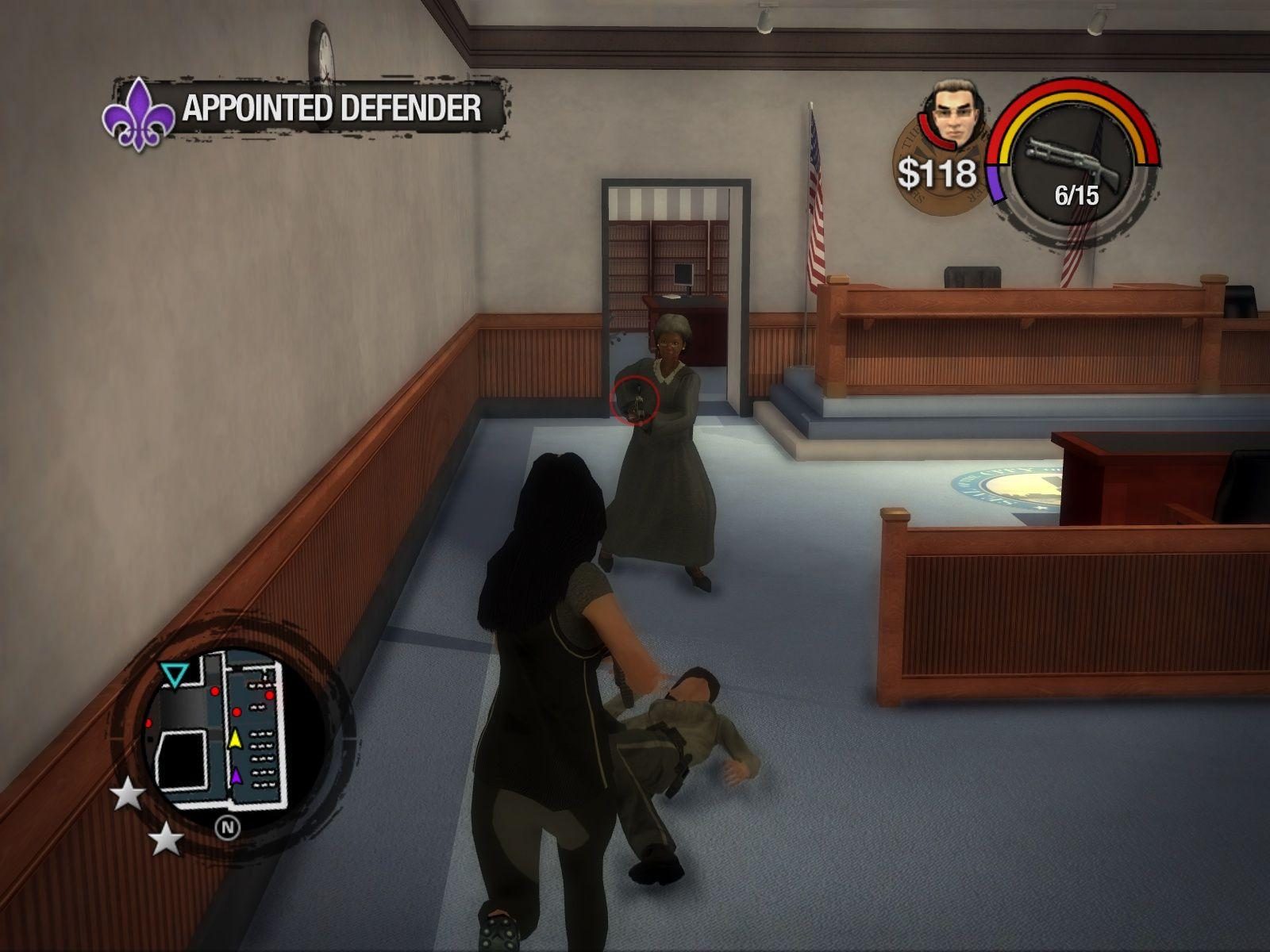Select the purple fleur-de-lis Saints emblem
The width and height of the screenshot is (1270, 952).
(140, 115)
